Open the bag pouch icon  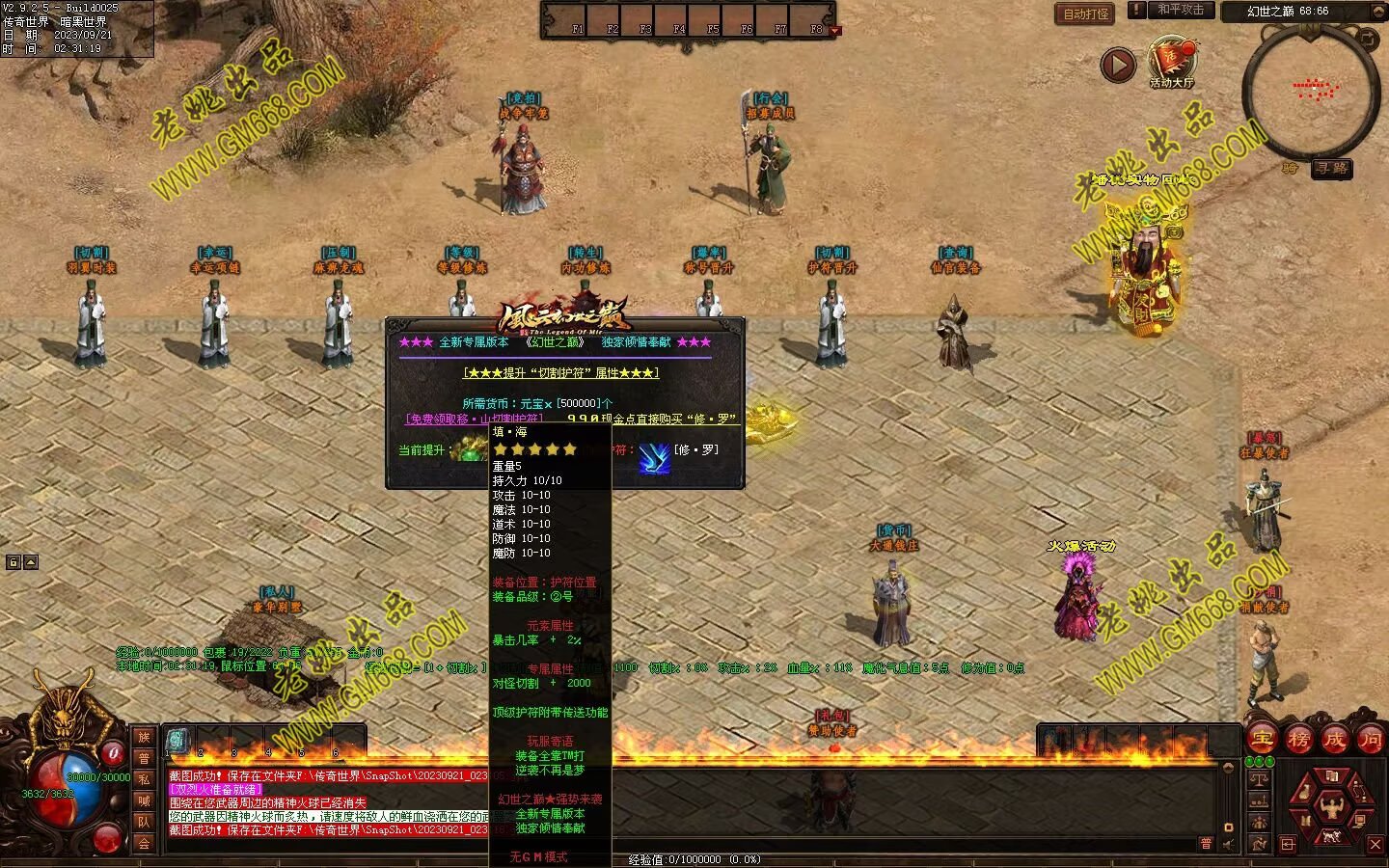pyautogui.click(x=1304, y=793)
